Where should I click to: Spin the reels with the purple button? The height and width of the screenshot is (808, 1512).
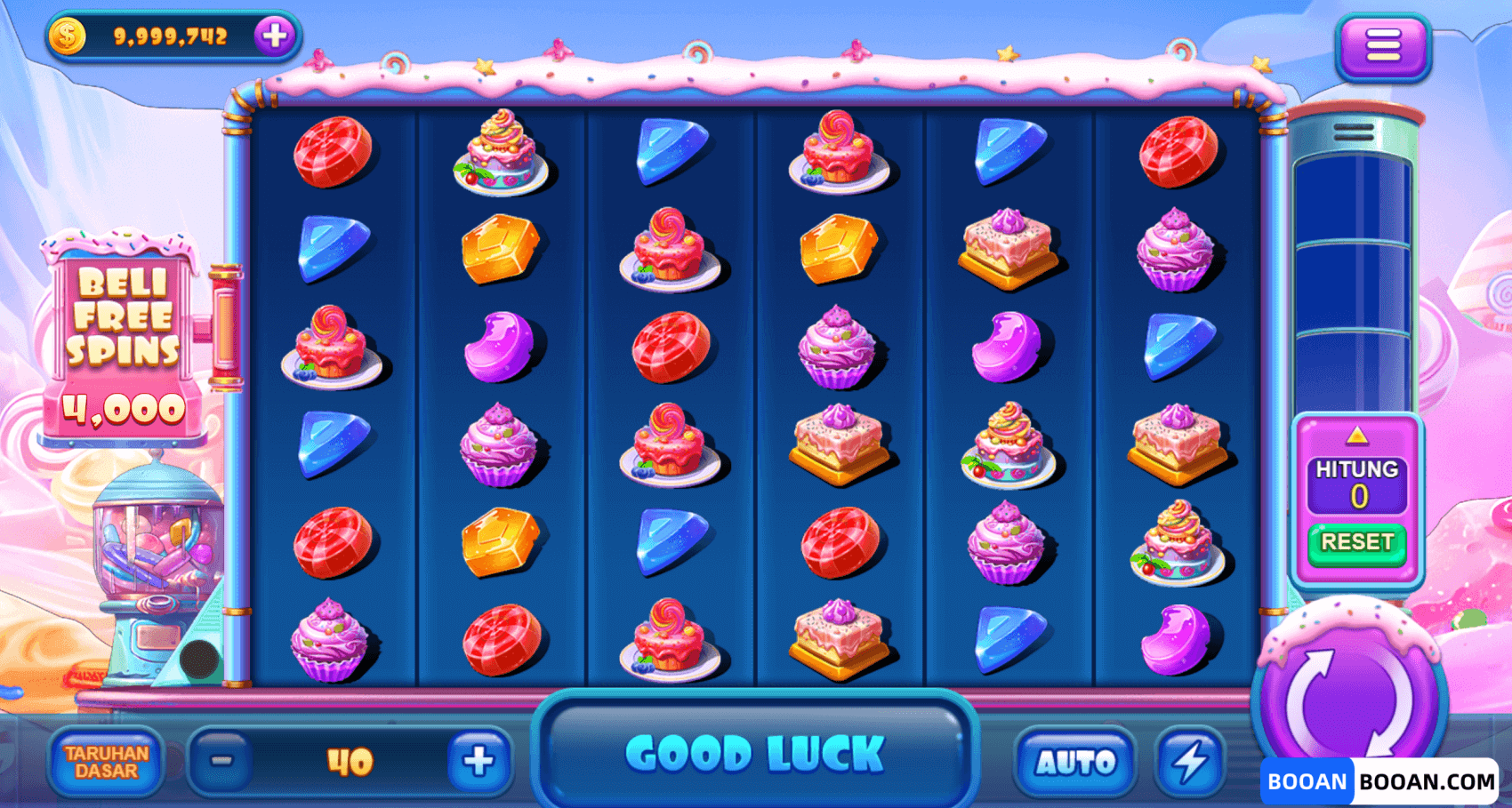(x=1349, y=698)
